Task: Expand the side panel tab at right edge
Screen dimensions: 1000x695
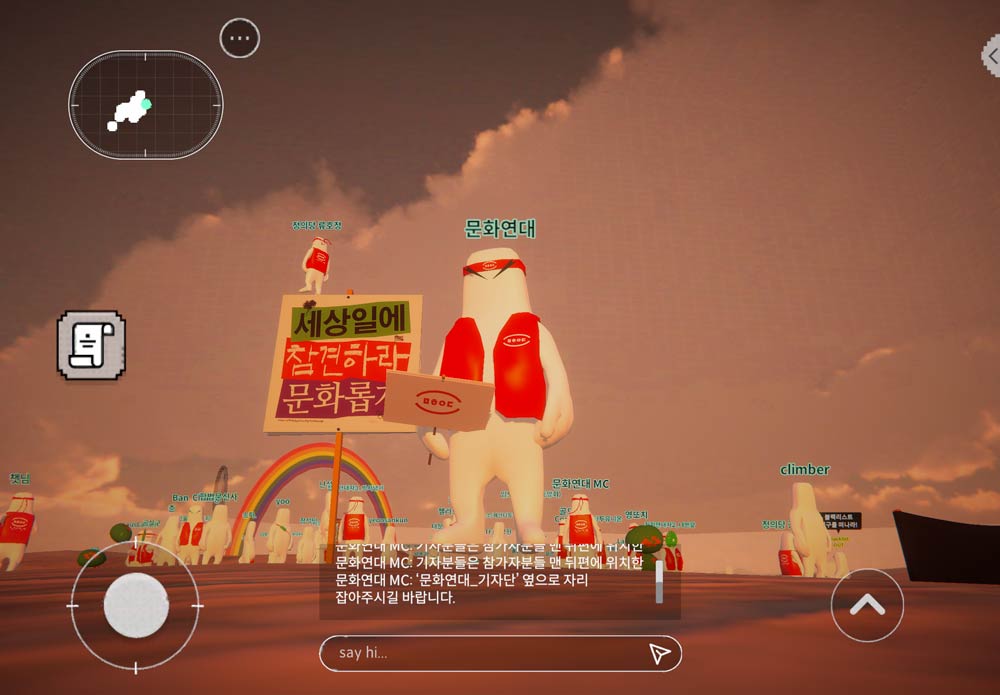Action: (x=991, y=55)
